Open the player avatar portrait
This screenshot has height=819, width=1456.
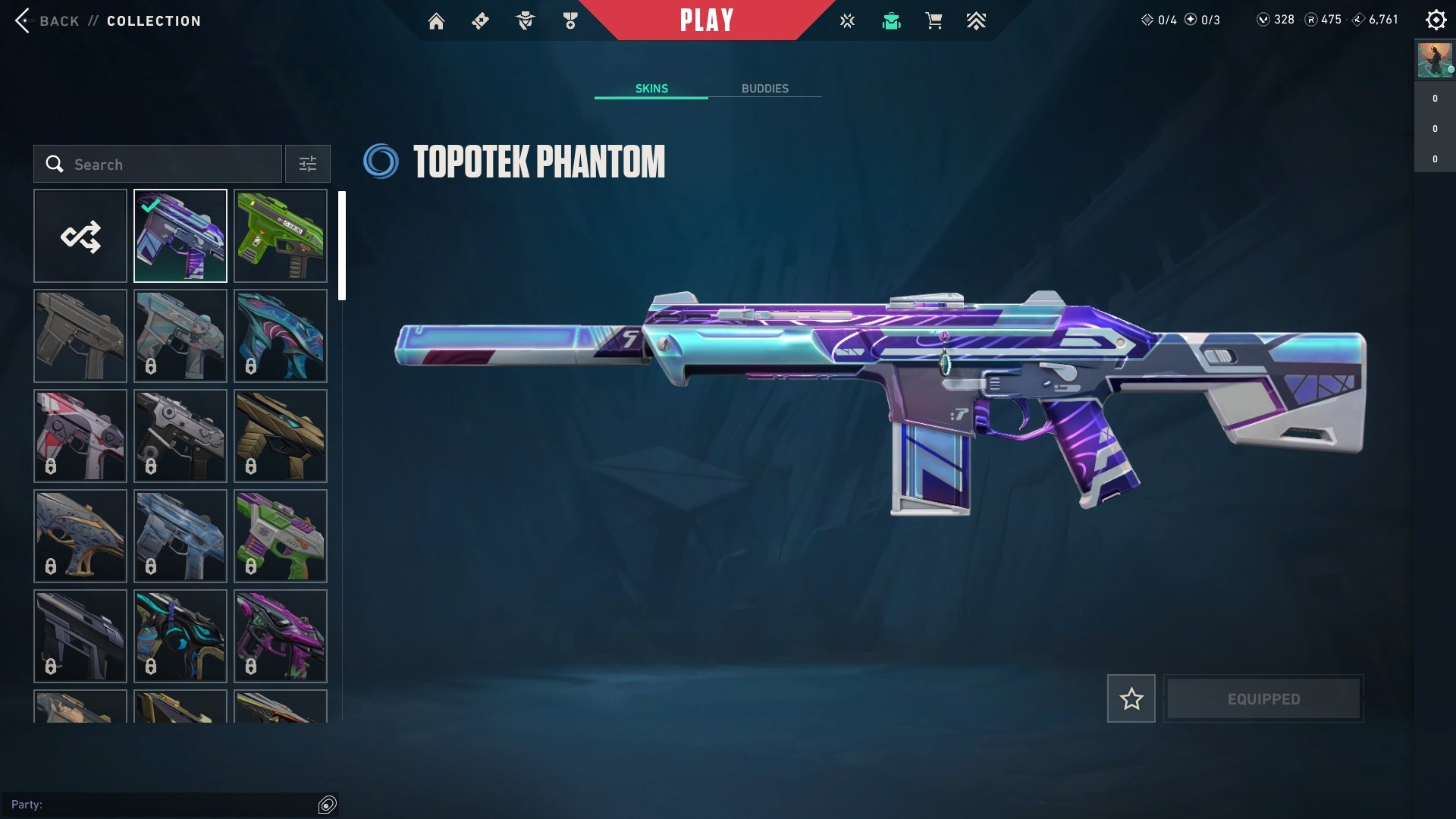coord(1435,61)
